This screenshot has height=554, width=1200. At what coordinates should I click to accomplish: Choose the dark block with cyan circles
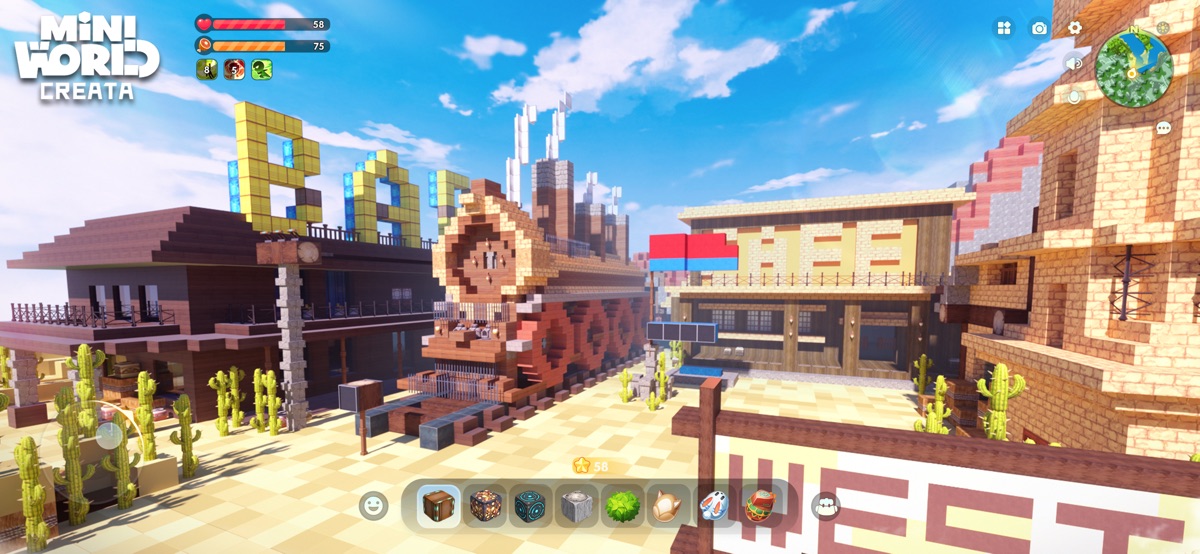point(531,506)
